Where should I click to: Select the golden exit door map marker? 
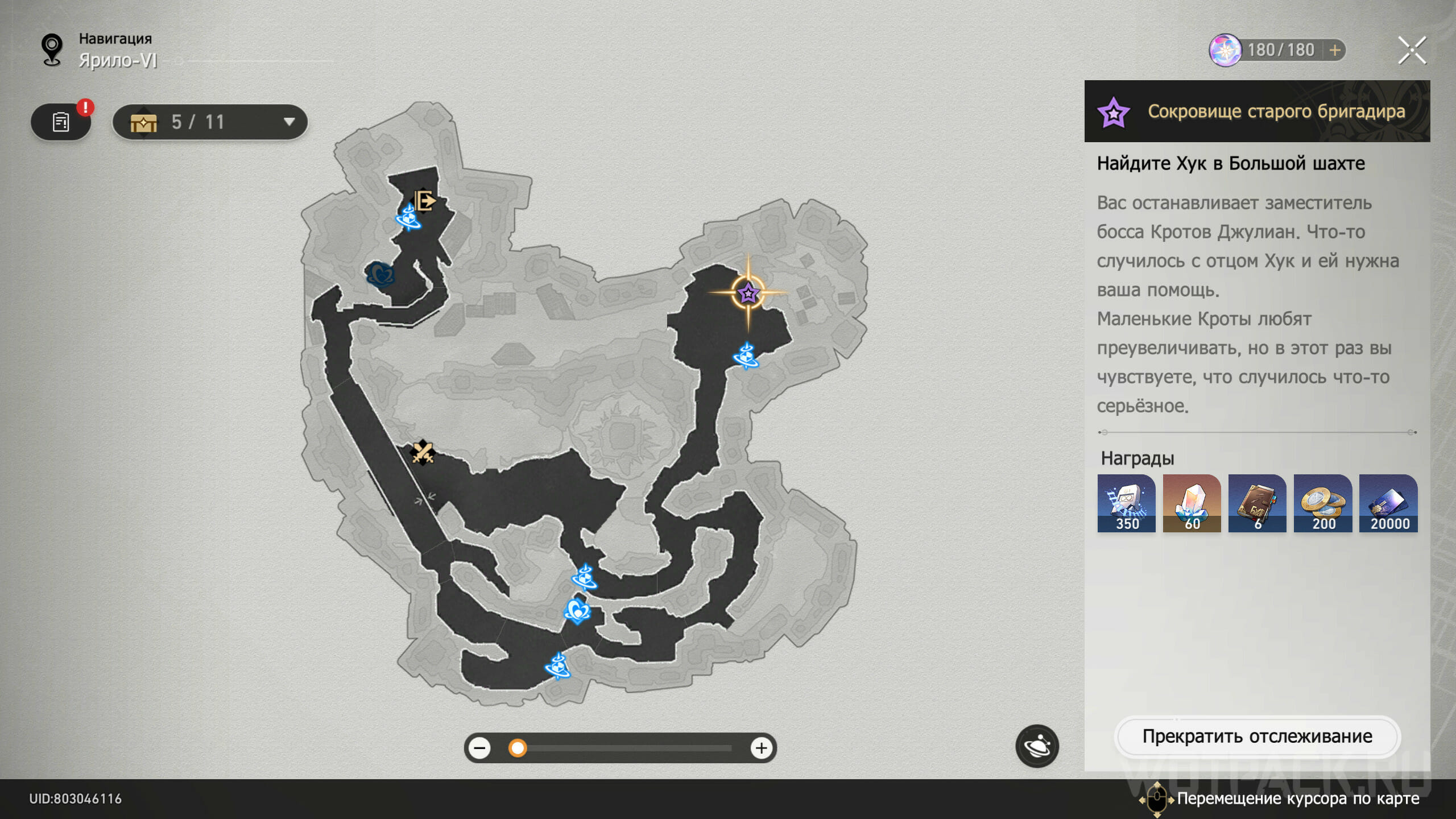coord(424,200)
